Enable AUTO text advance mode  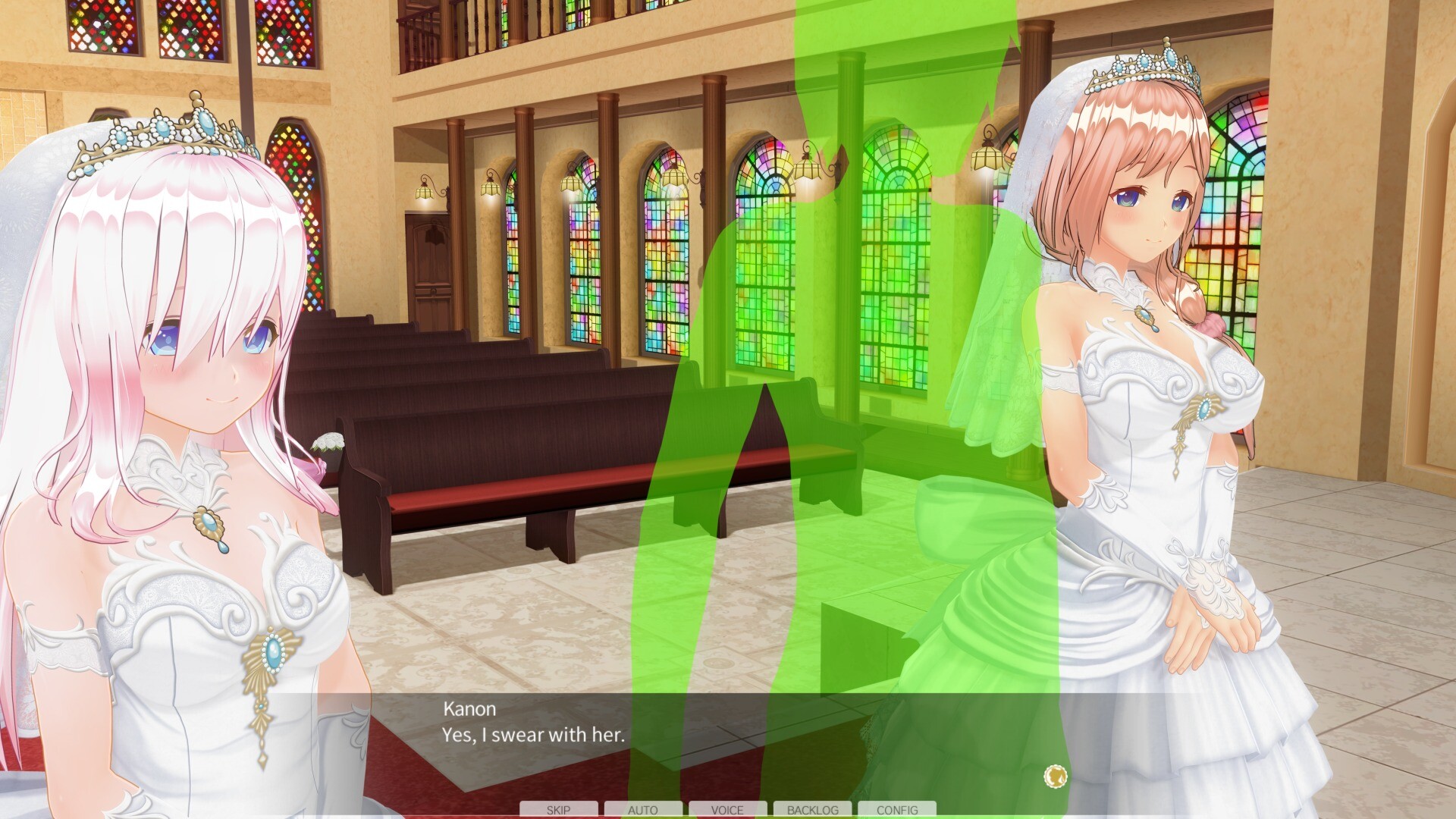pyautogui.click(x=644, y=810)
